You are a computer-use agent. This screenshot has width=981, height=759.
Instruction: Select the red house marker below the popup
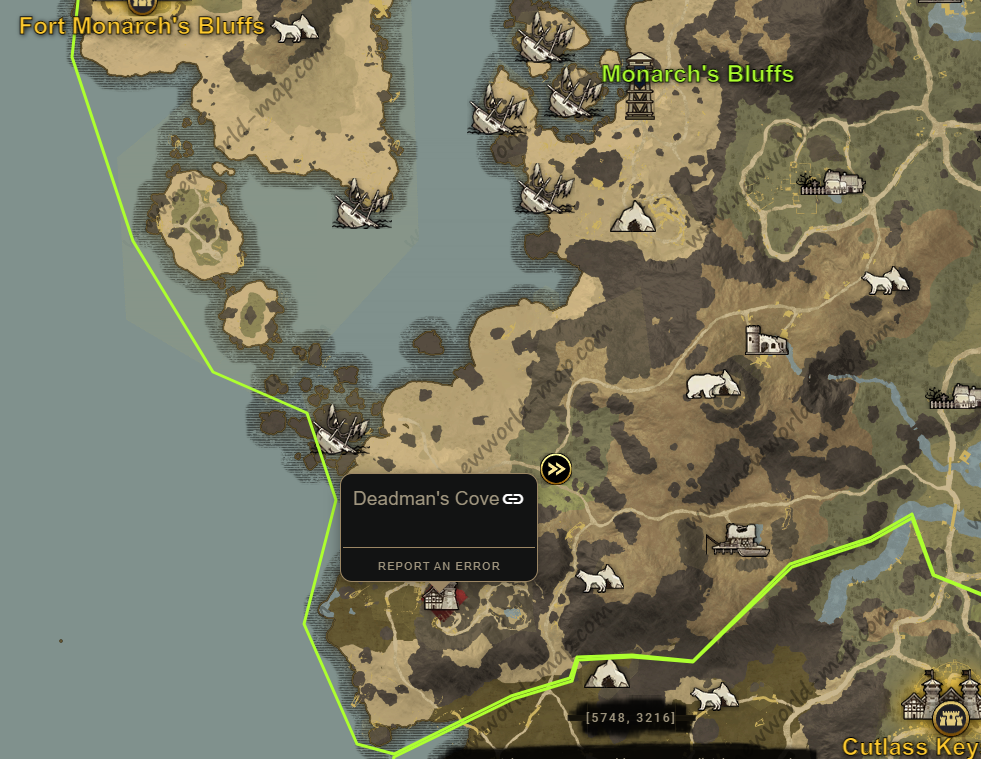442,598
